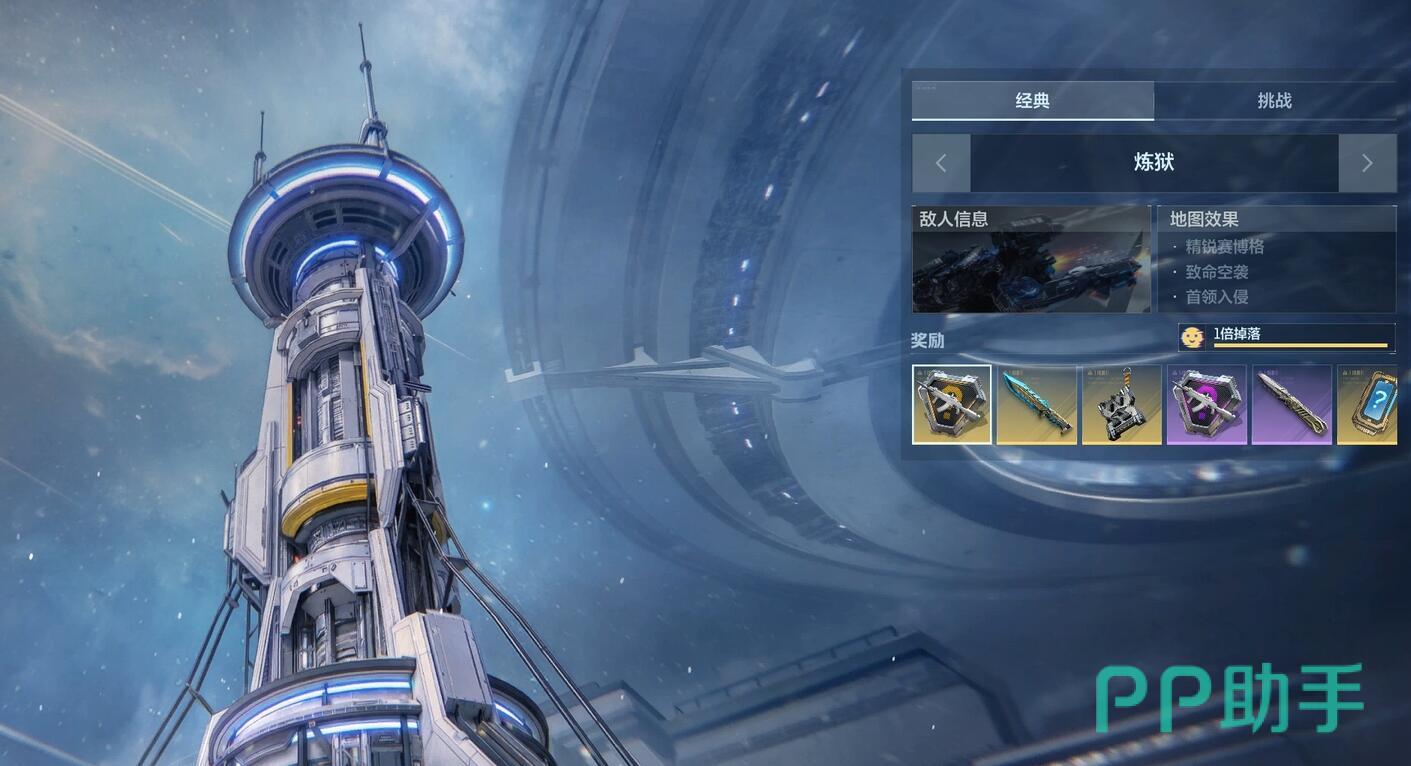This screenshot has height=766, width=1411.
Task: Go to the previous difficulty with the left arrow
Action: (x=941, y=163)
